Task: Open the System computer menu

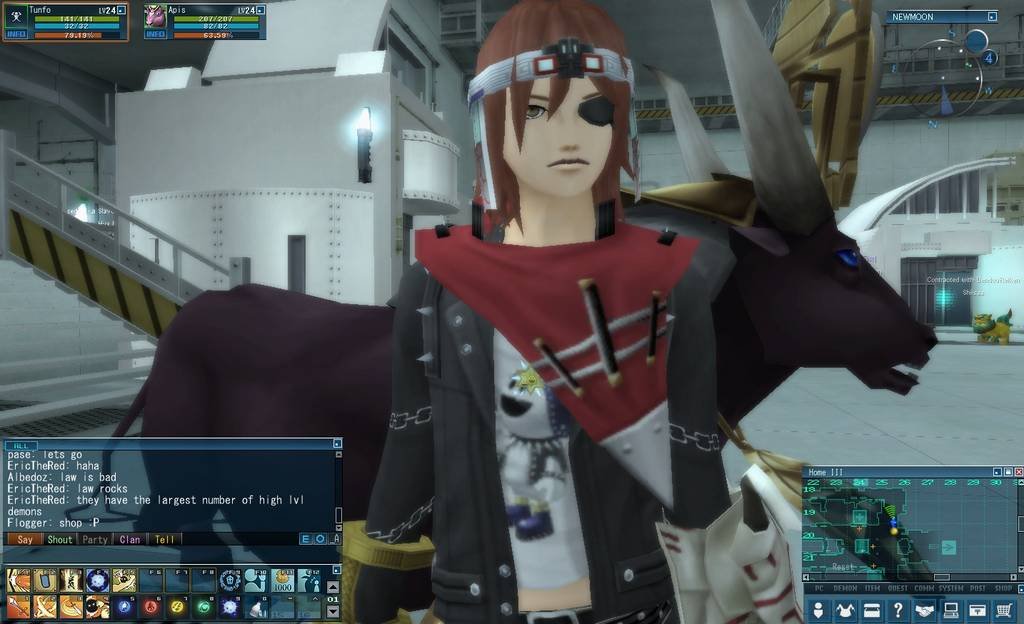Action: pos(951,610)
